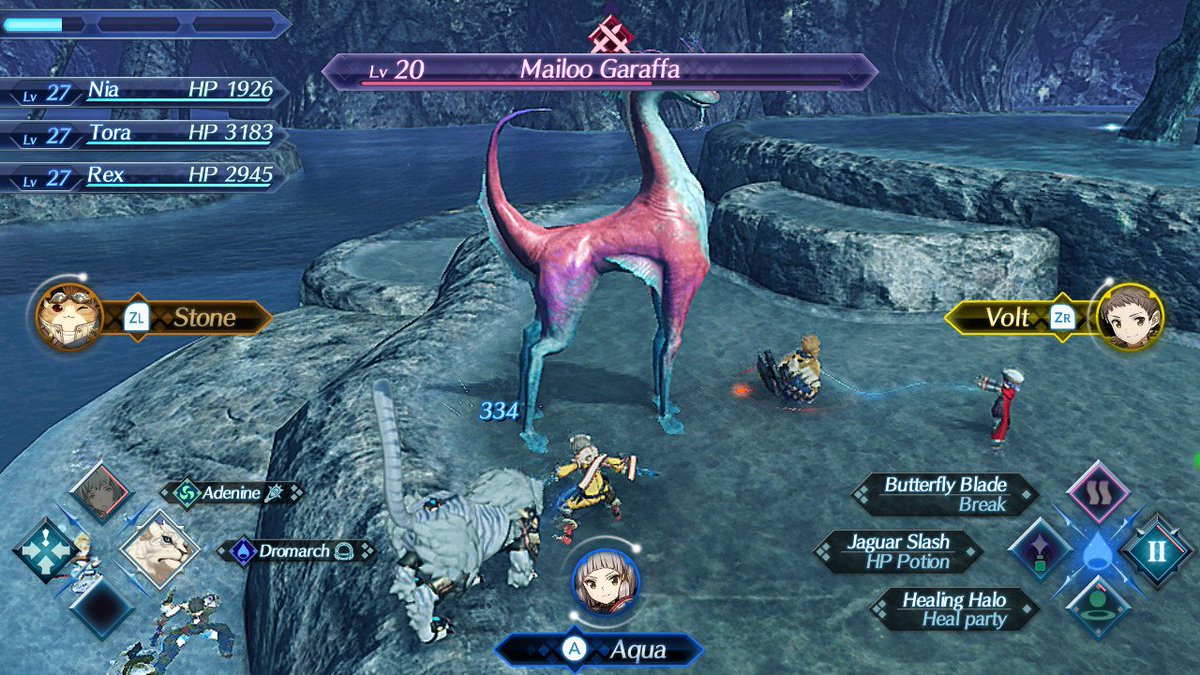Choose the Butterfly Blade Break art label
This screenshot has height=675, width=1200.
click(x=944, y=495)
